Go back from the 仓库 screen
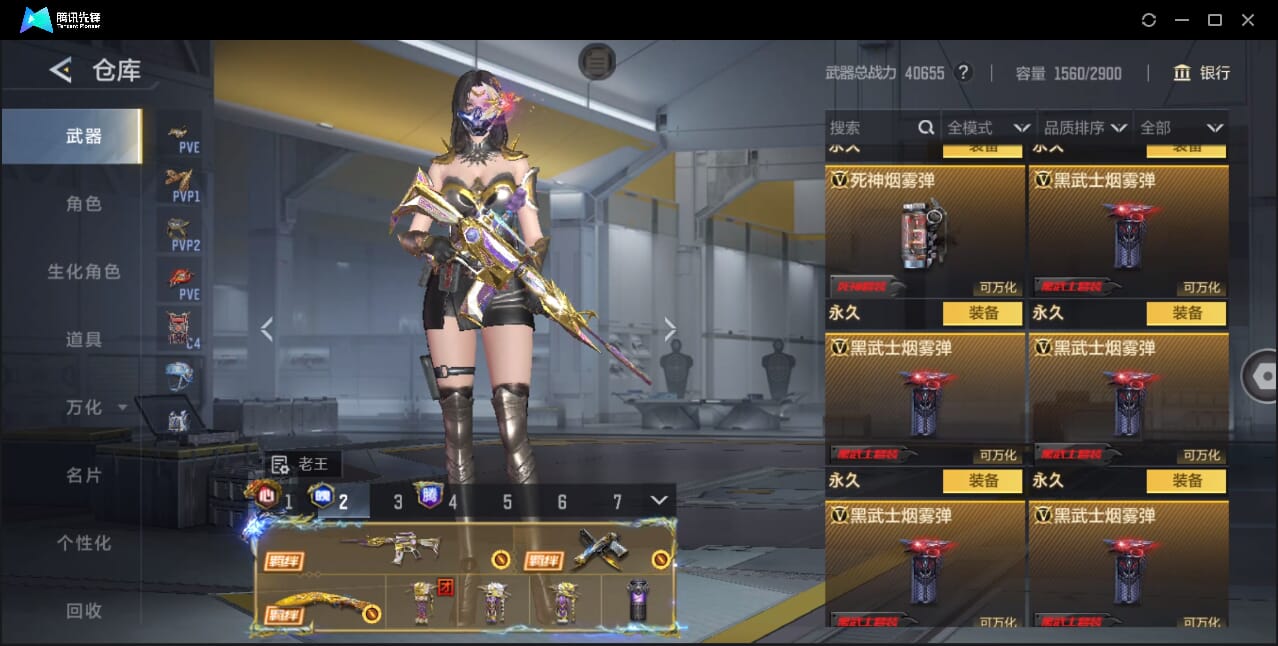1278x646 pixels. coord(61,70)
